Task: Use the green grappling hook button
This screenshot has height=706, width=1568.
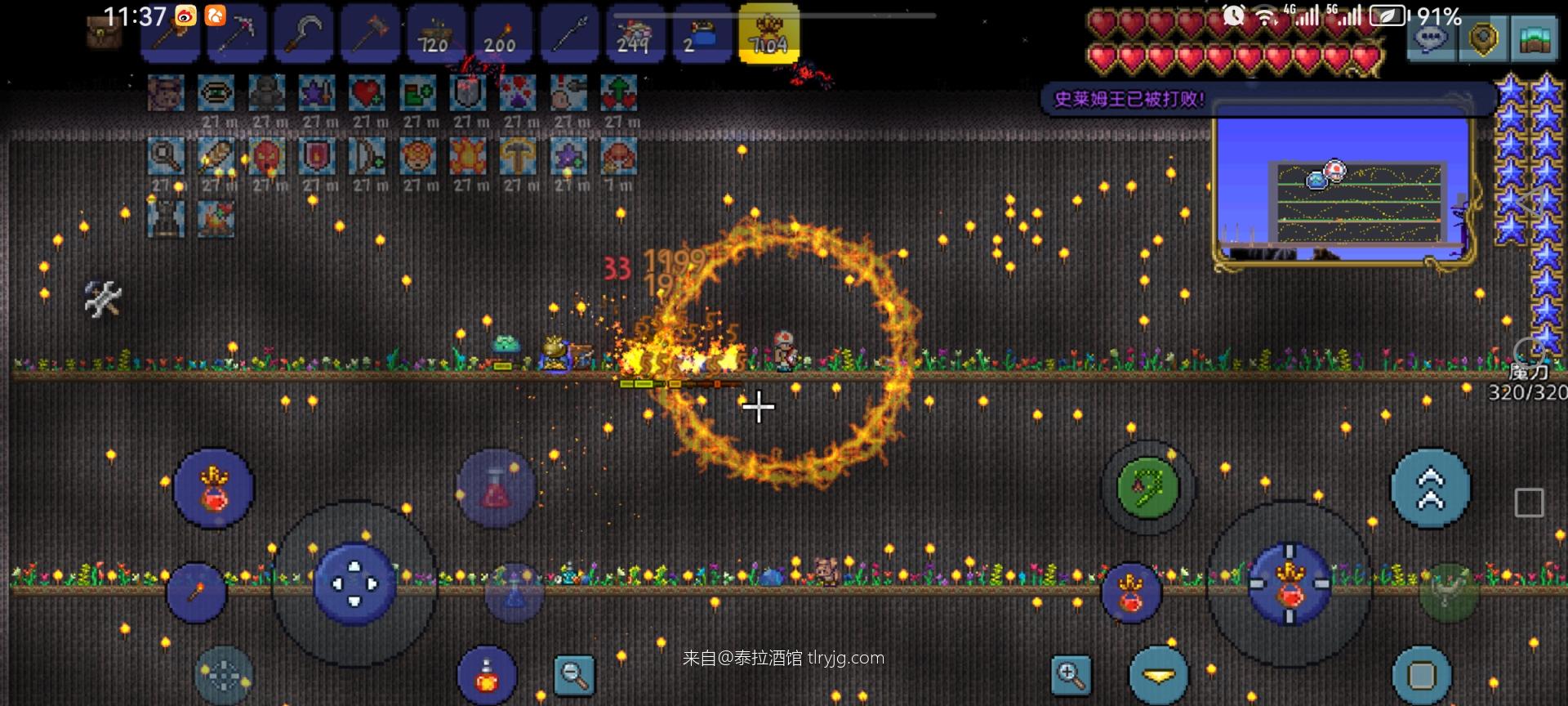Action: click(x=1148, y=488)
